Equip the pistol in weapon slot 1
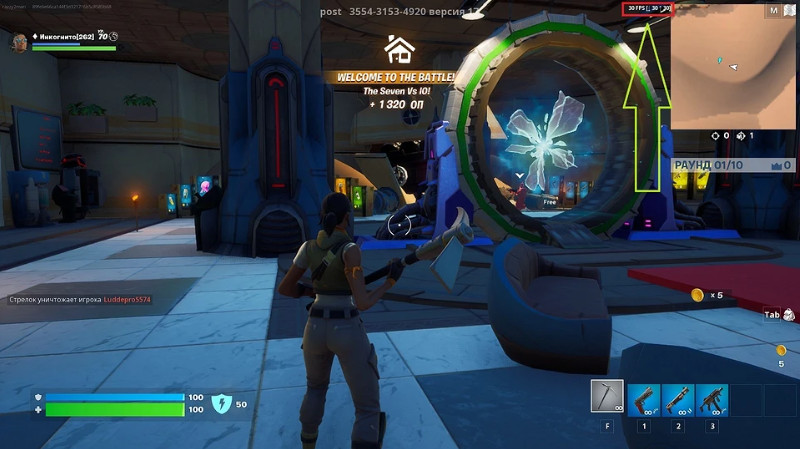This screenshot has height=449, width=800. point(644,400)
